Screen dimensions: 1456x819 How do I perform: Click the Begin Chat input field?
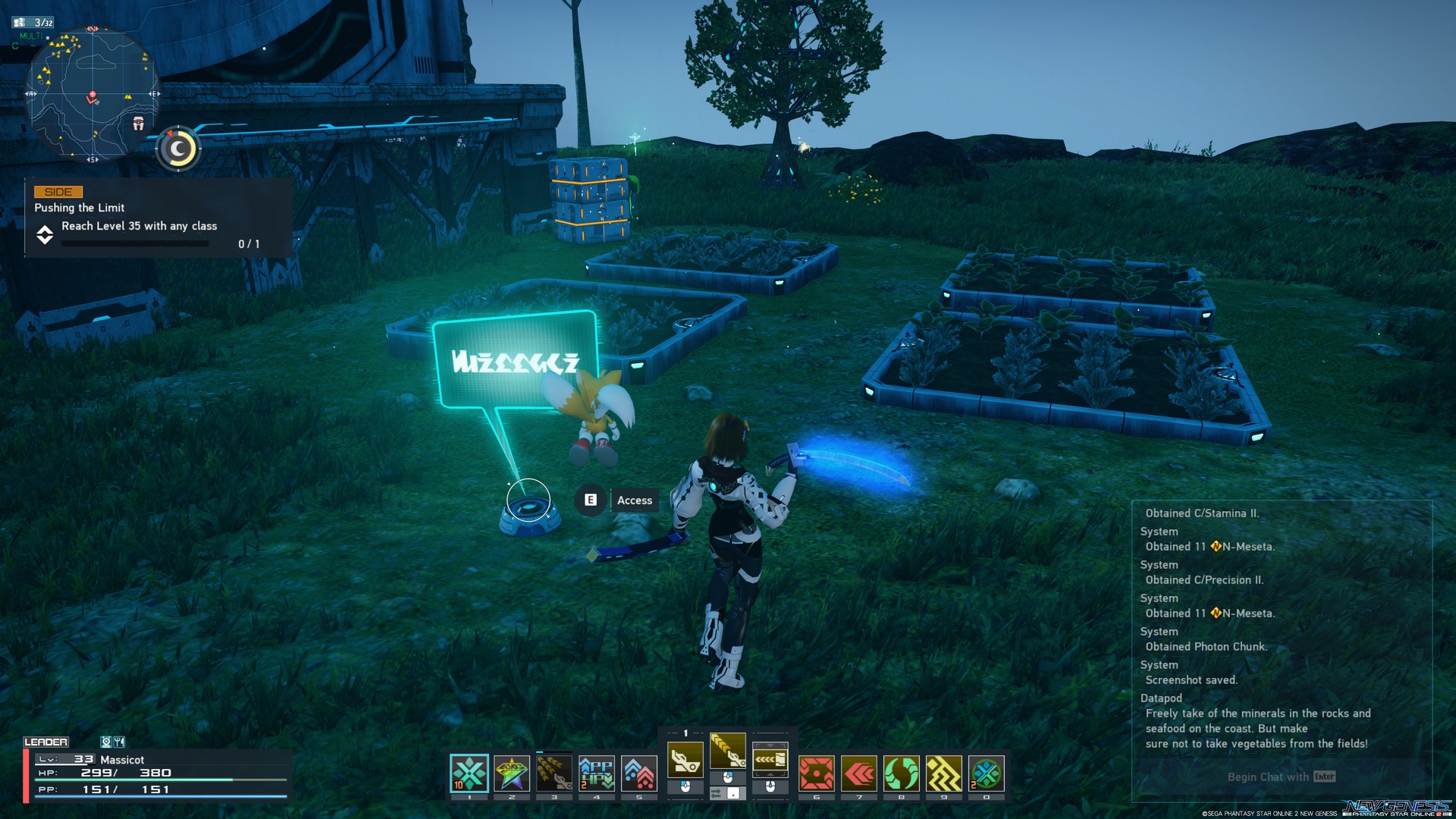click(x=1280, y=777)
